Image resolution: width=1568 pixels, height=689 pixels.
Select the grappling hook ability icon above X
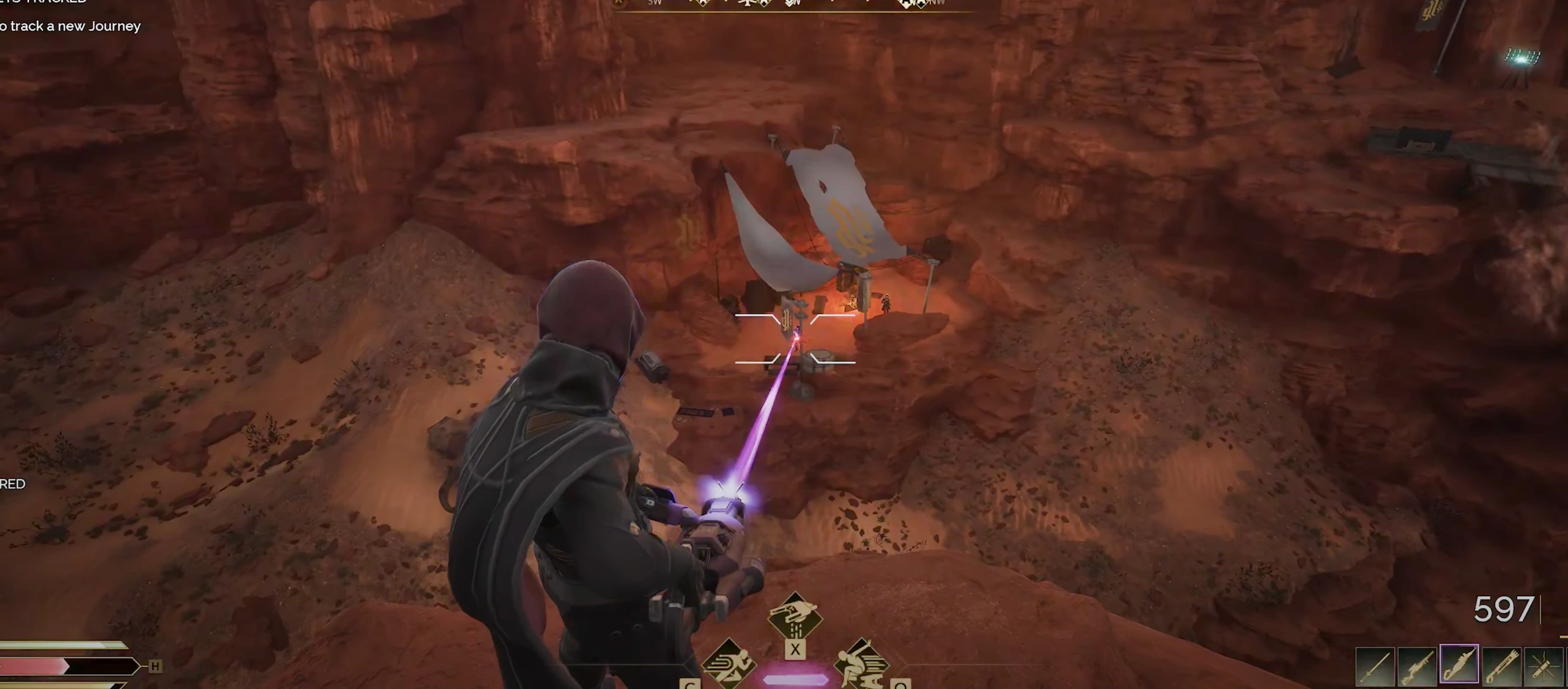(795, 613)
